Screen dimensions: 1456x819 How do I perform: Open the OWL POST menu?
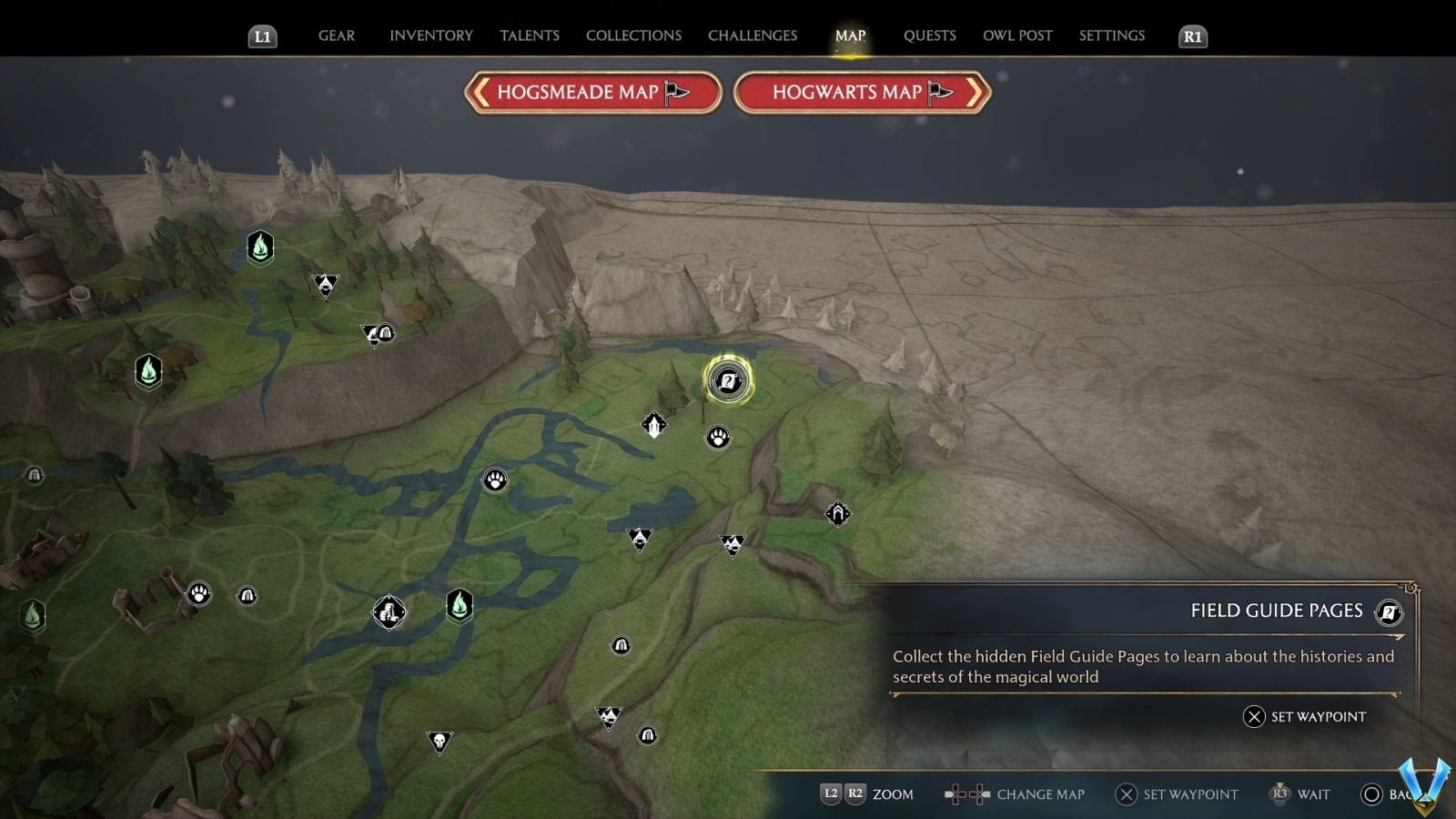pos(1017,35)
